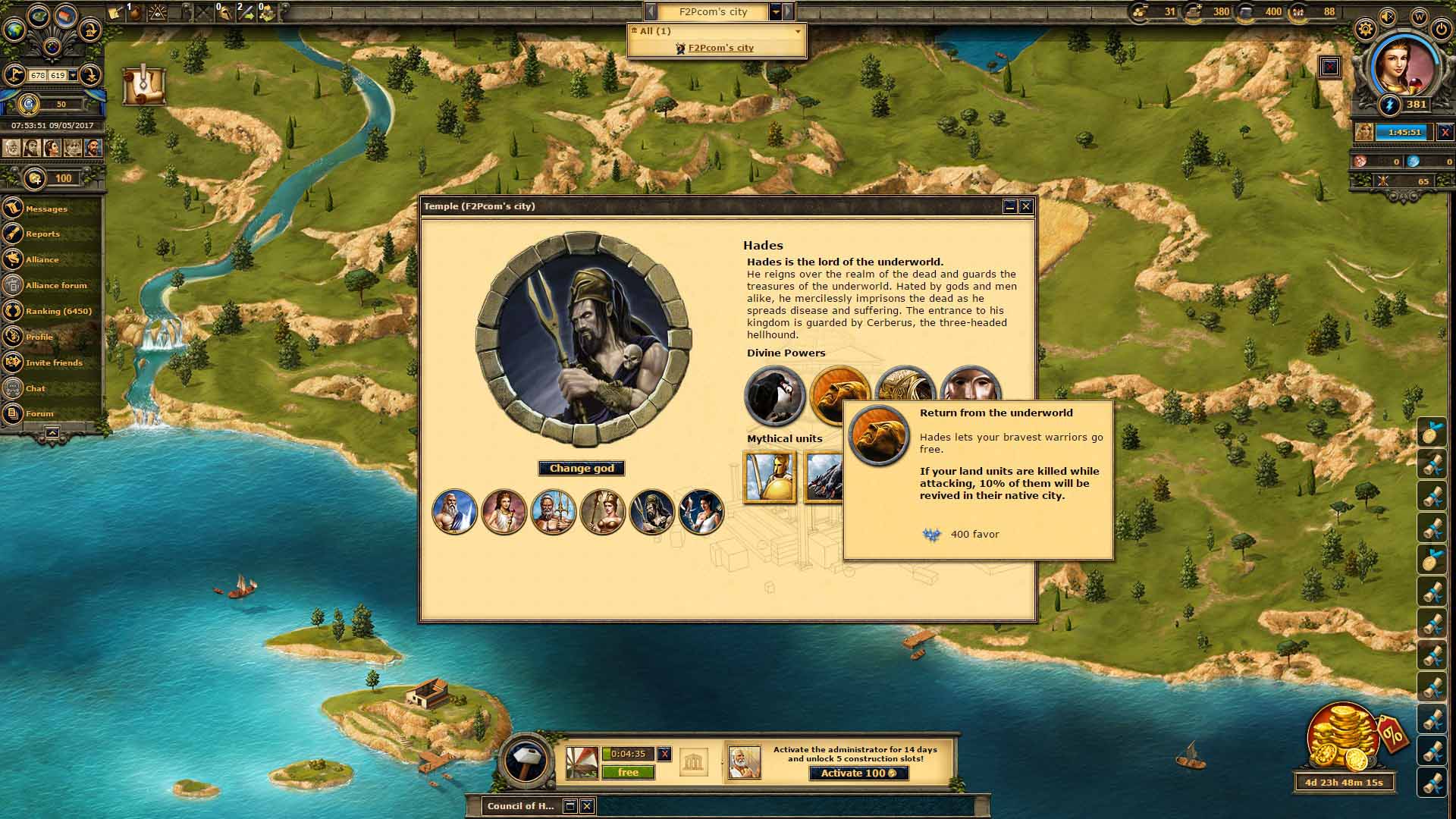Image resolution: width=1456 pixels, height=819 pixels.
Task: Show the Ranking list
Action: (58, 311)
